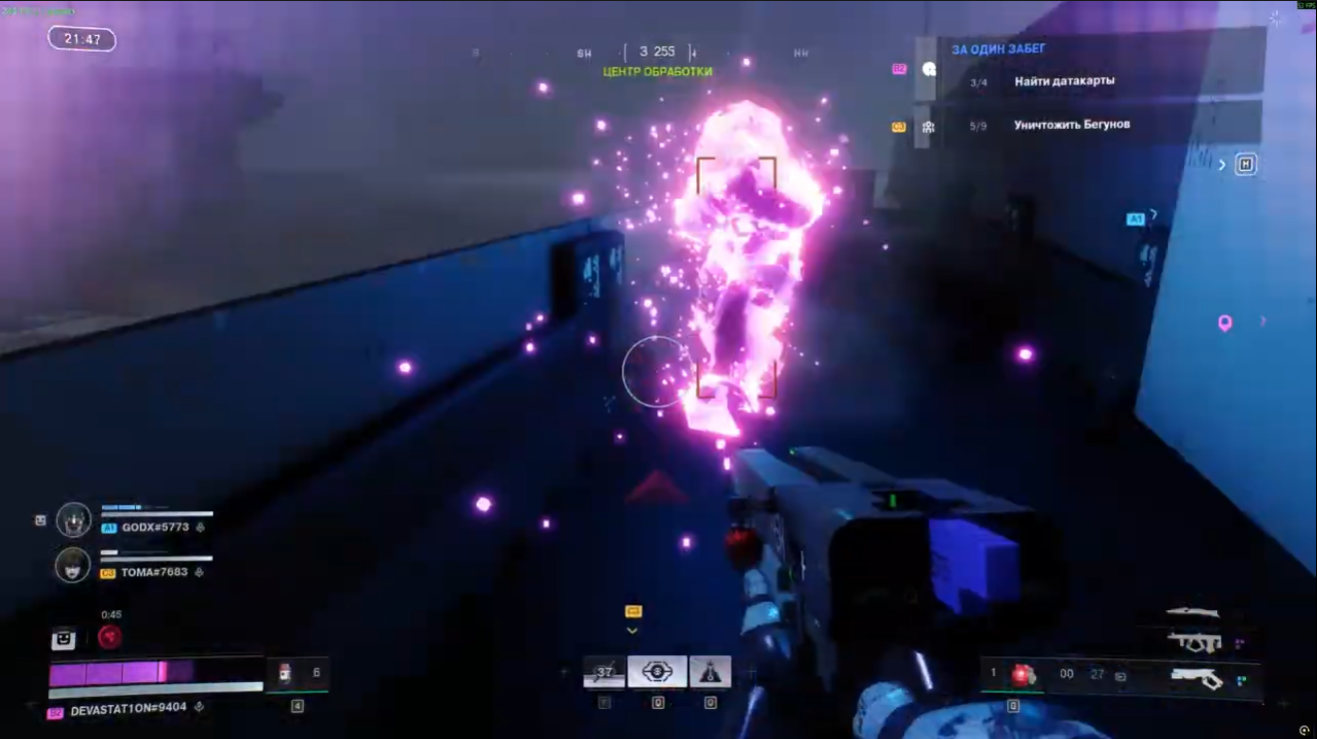Select the ability slot showing 37
Image resolution: width=1317 pixels, height=739 pixels.
(604, 673)
